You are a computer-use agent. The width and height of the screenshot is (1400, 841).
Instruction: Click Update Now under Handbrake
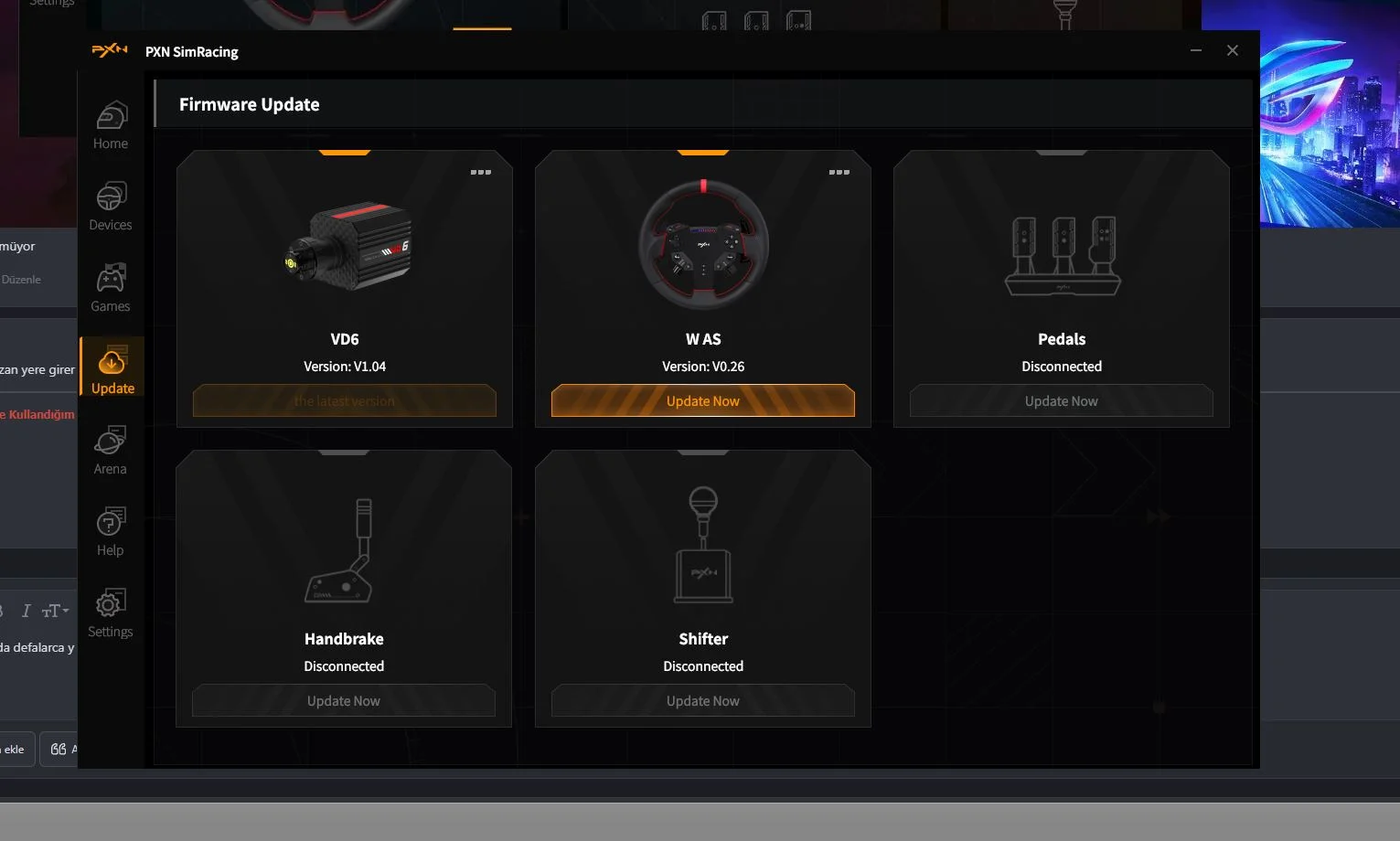[344, 701]
